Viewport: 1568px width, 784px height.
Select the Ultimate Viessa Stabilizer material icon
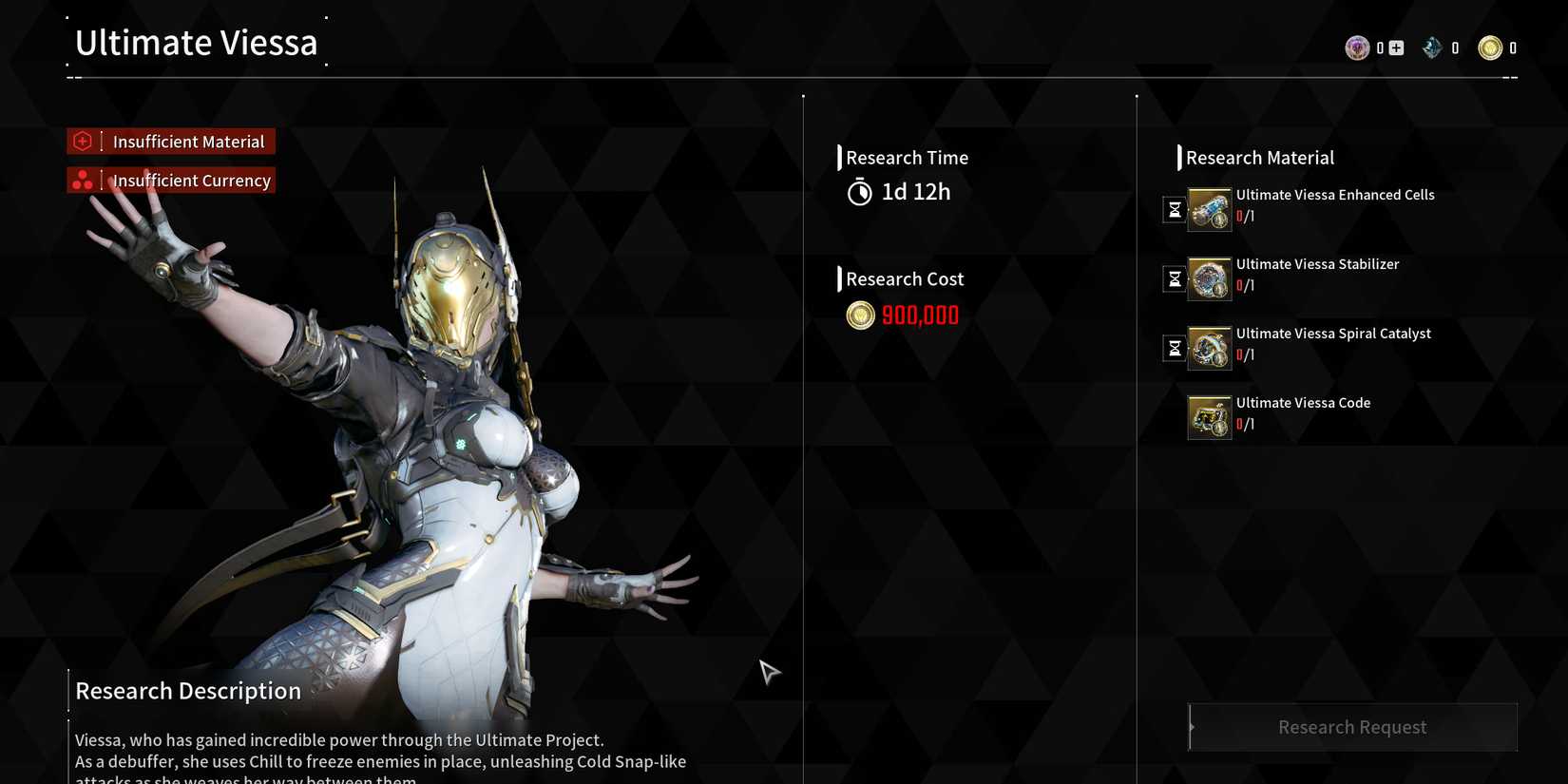(x=1209, y=278)
